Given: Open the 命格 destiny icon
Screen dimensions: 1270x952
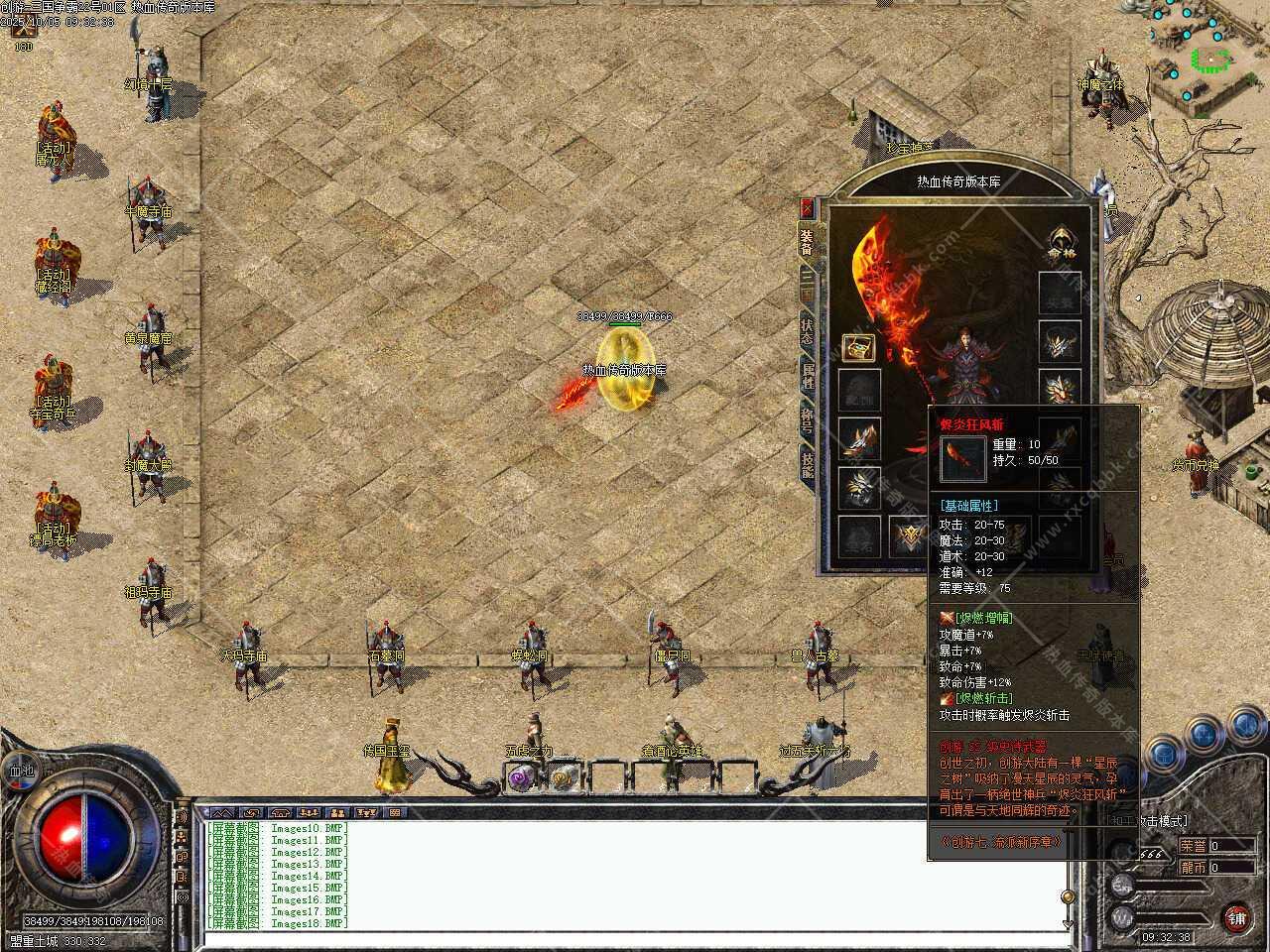Looking at the screenshot, I should pyautogui.click(x=1062, y=244).
